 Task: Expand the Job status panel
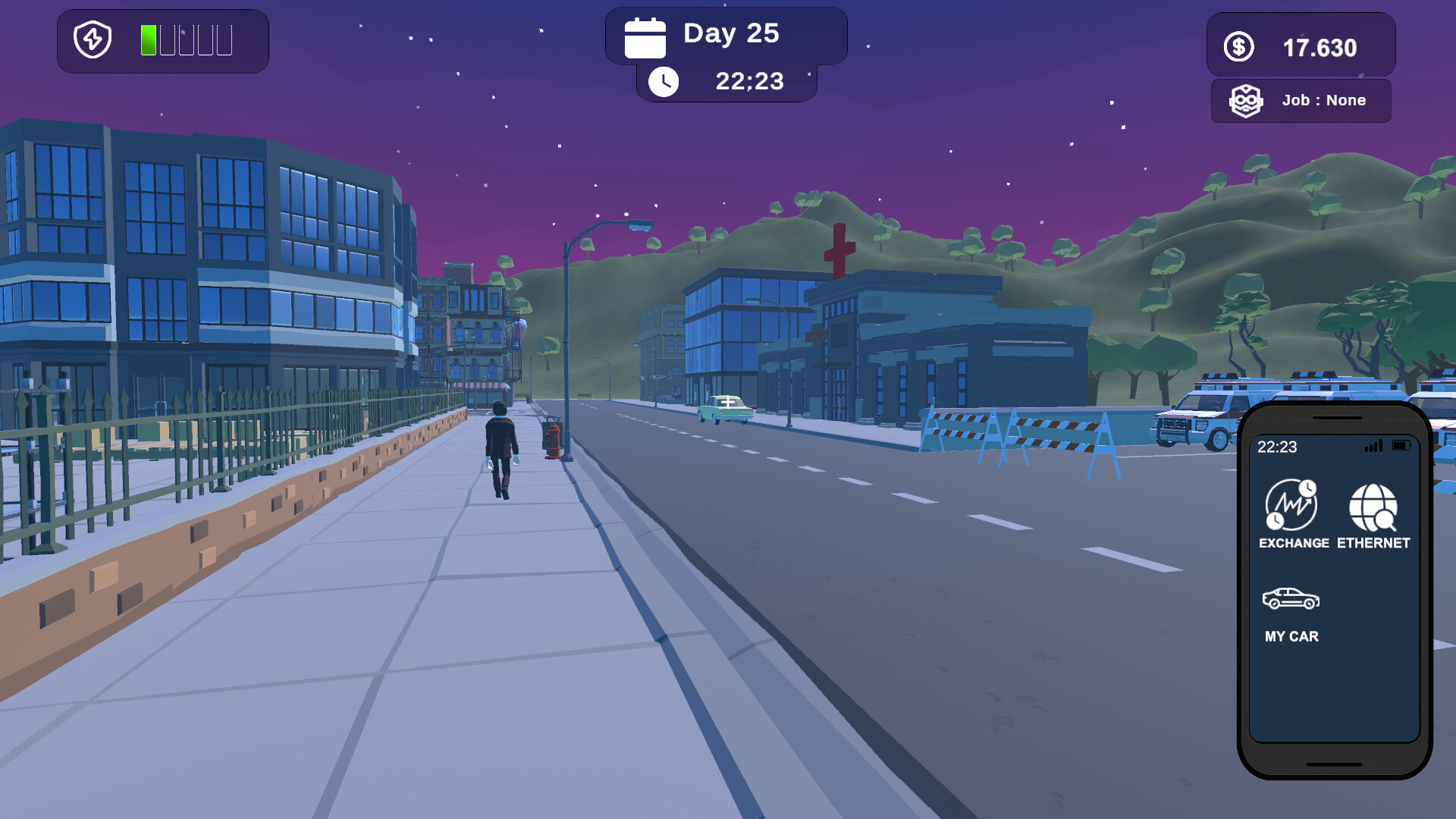coord(1301,100)
